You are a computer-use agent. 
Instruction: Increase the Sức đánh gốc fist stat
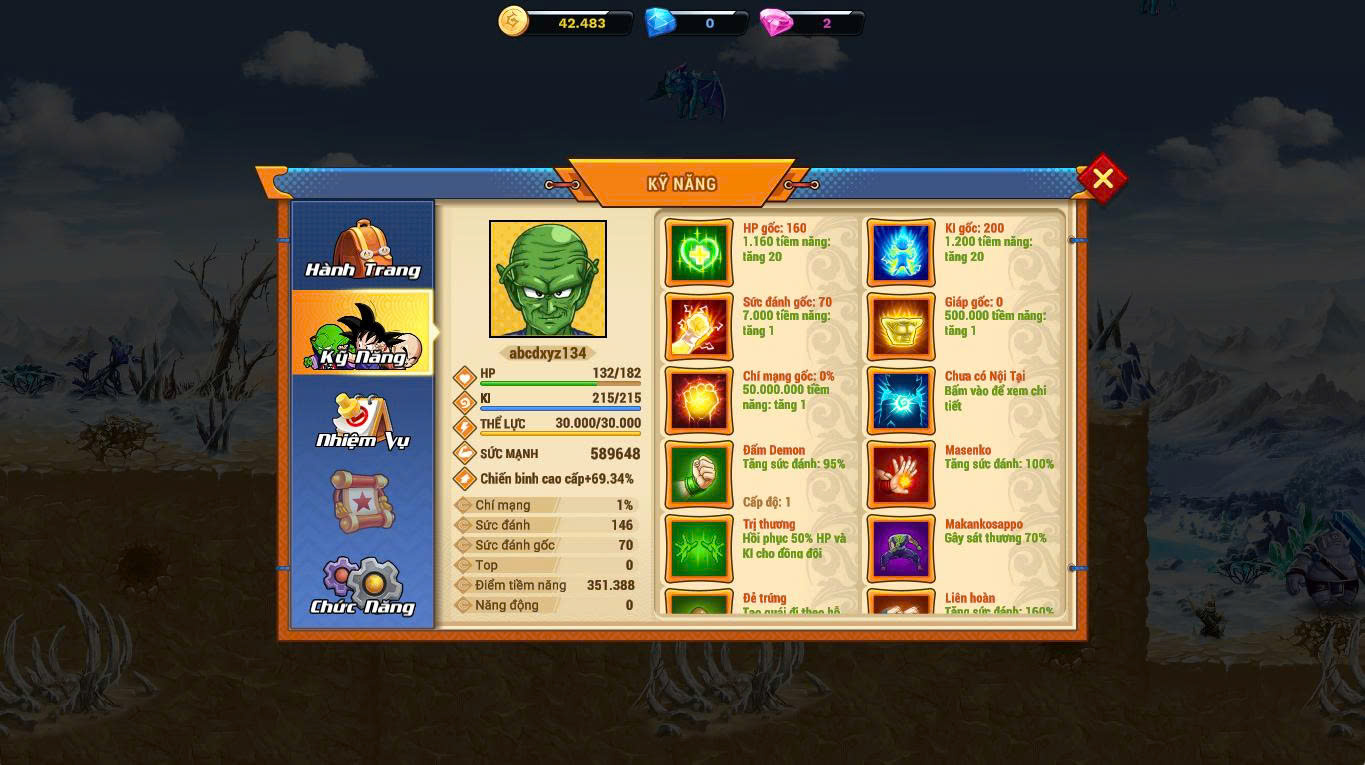point(699,326)
